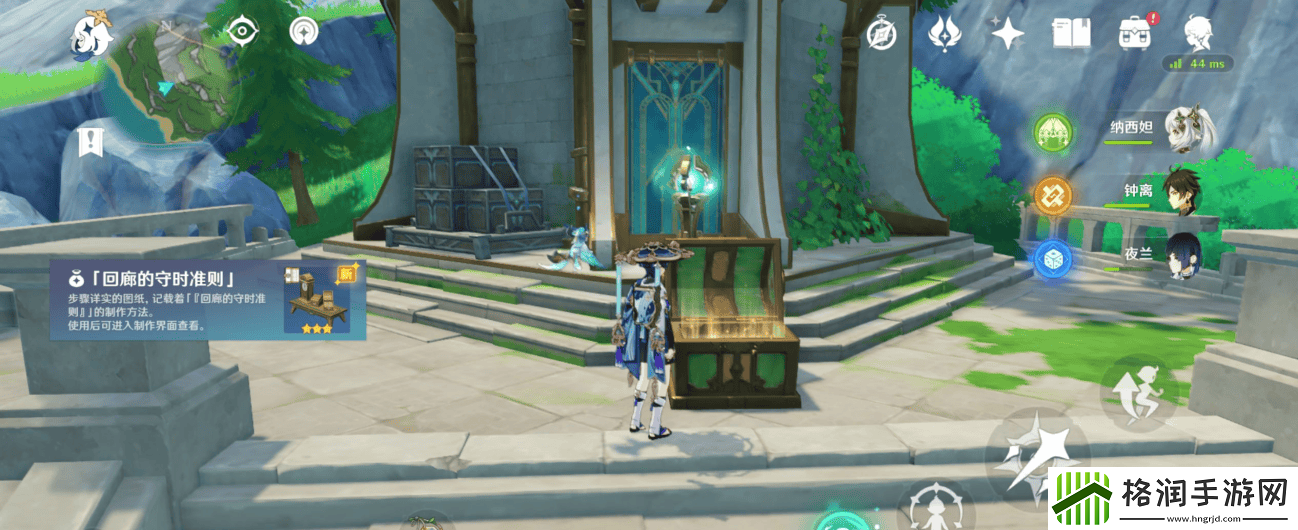Screen dimensions: 1298x530
Task: Open the Paimon main menu
Action: 91,35
